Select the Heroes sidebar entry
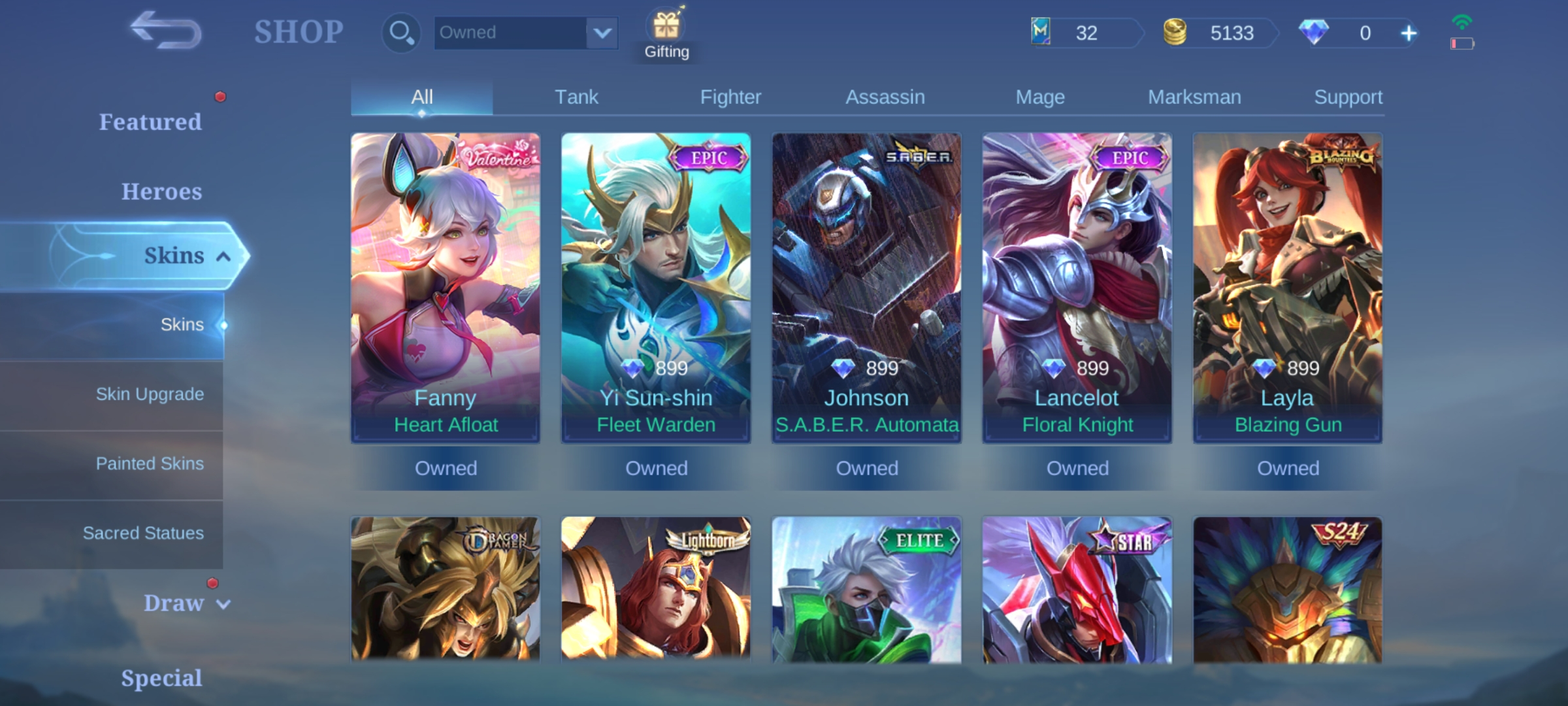 161,192
